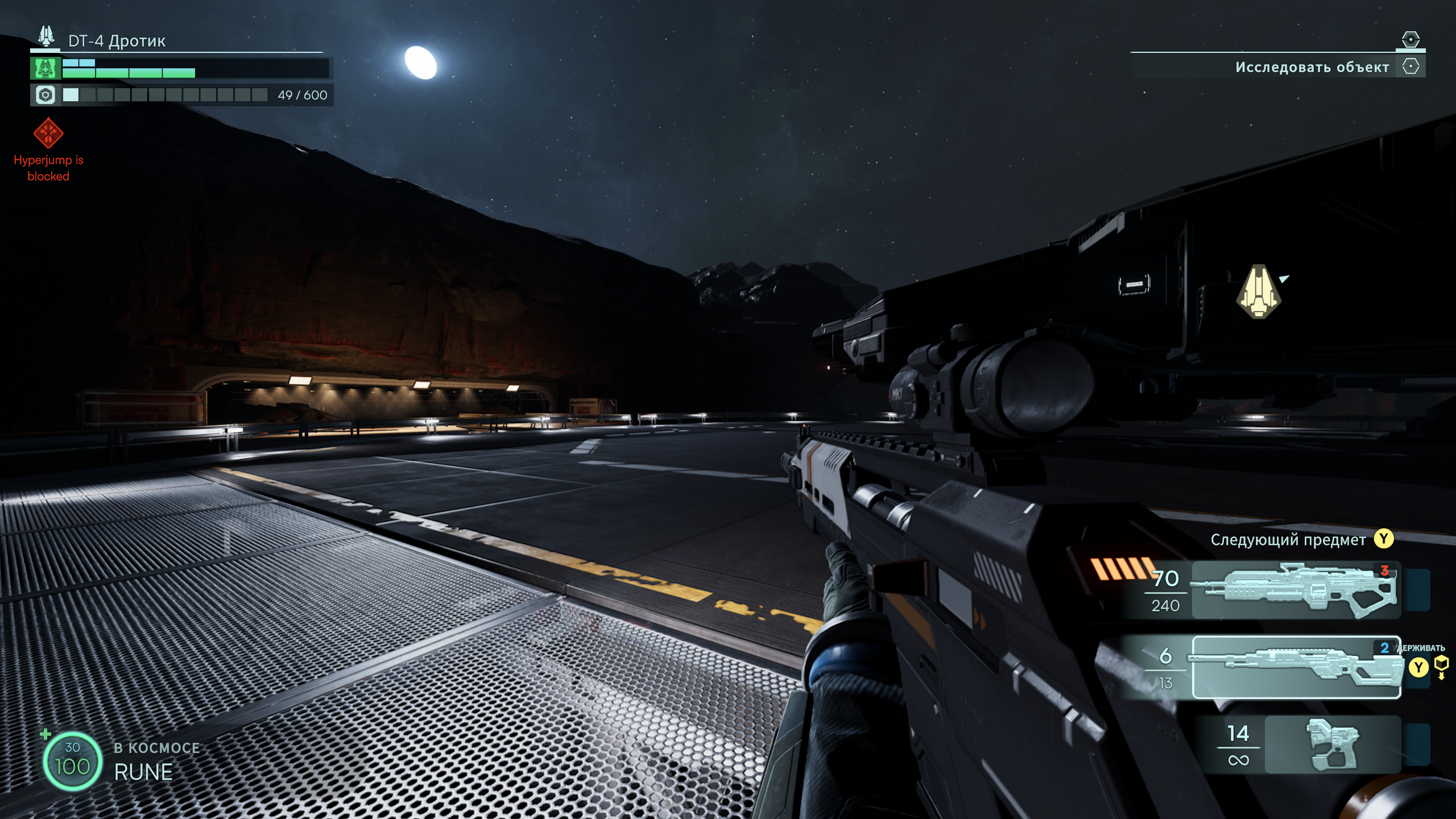The width and height of the screenshot is (1456, 819).
Task: Open the Исследовать объект objective tracker
Action: (1312, 67)
